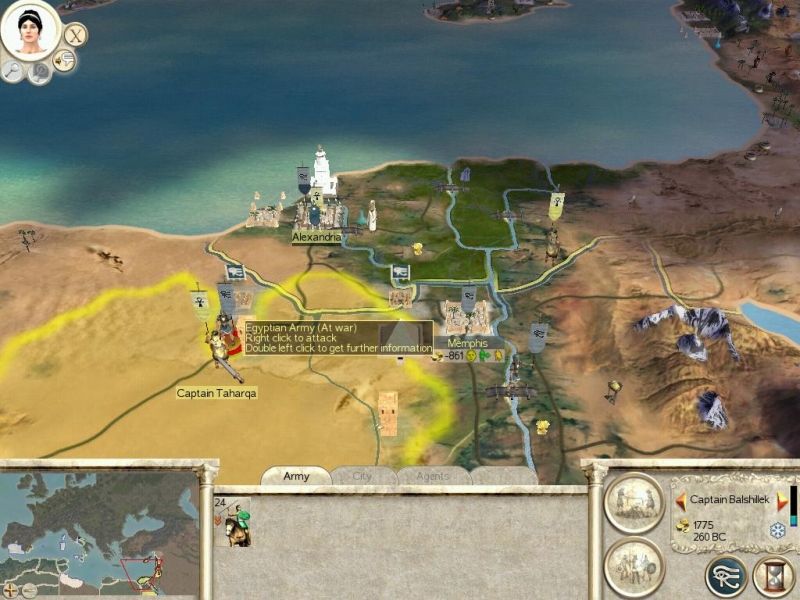Viewport: 800px width, 600px height.
Task: End the turn with the hourglass button
Action: [773, 576]
